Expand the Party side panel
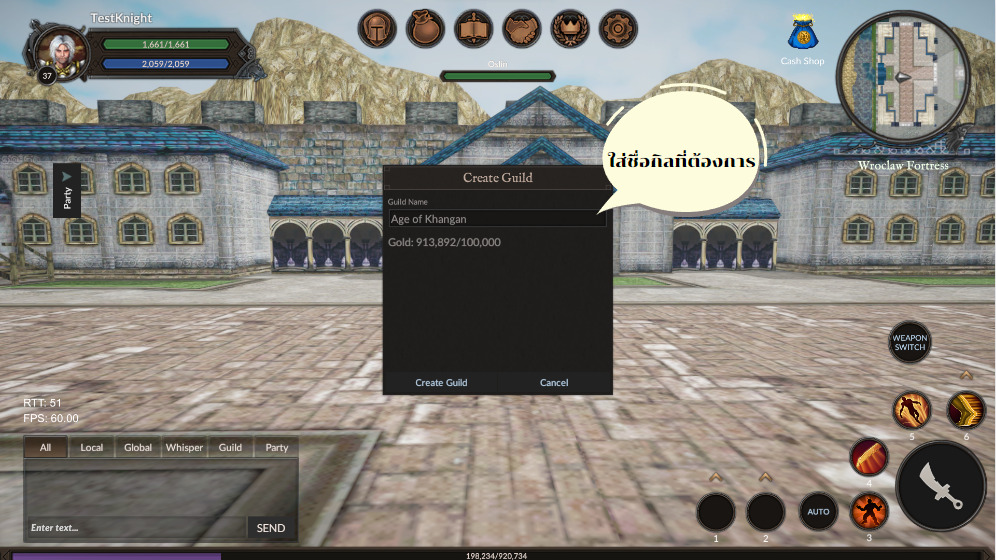This screenshot has width=996, height=560. (x=67, y=190)
